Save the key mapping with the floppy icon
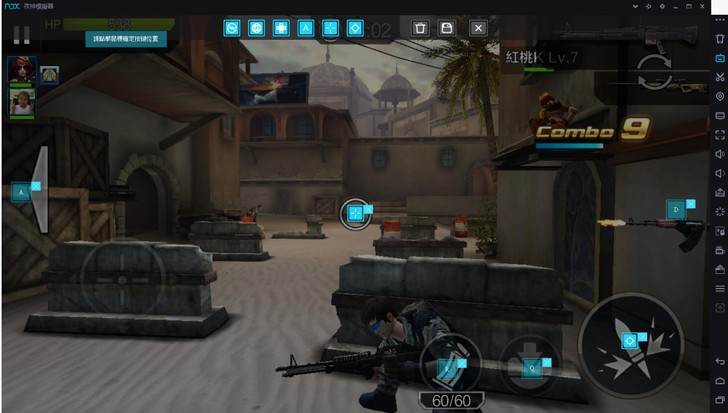The image size is (728, 413). coord(448,28)
